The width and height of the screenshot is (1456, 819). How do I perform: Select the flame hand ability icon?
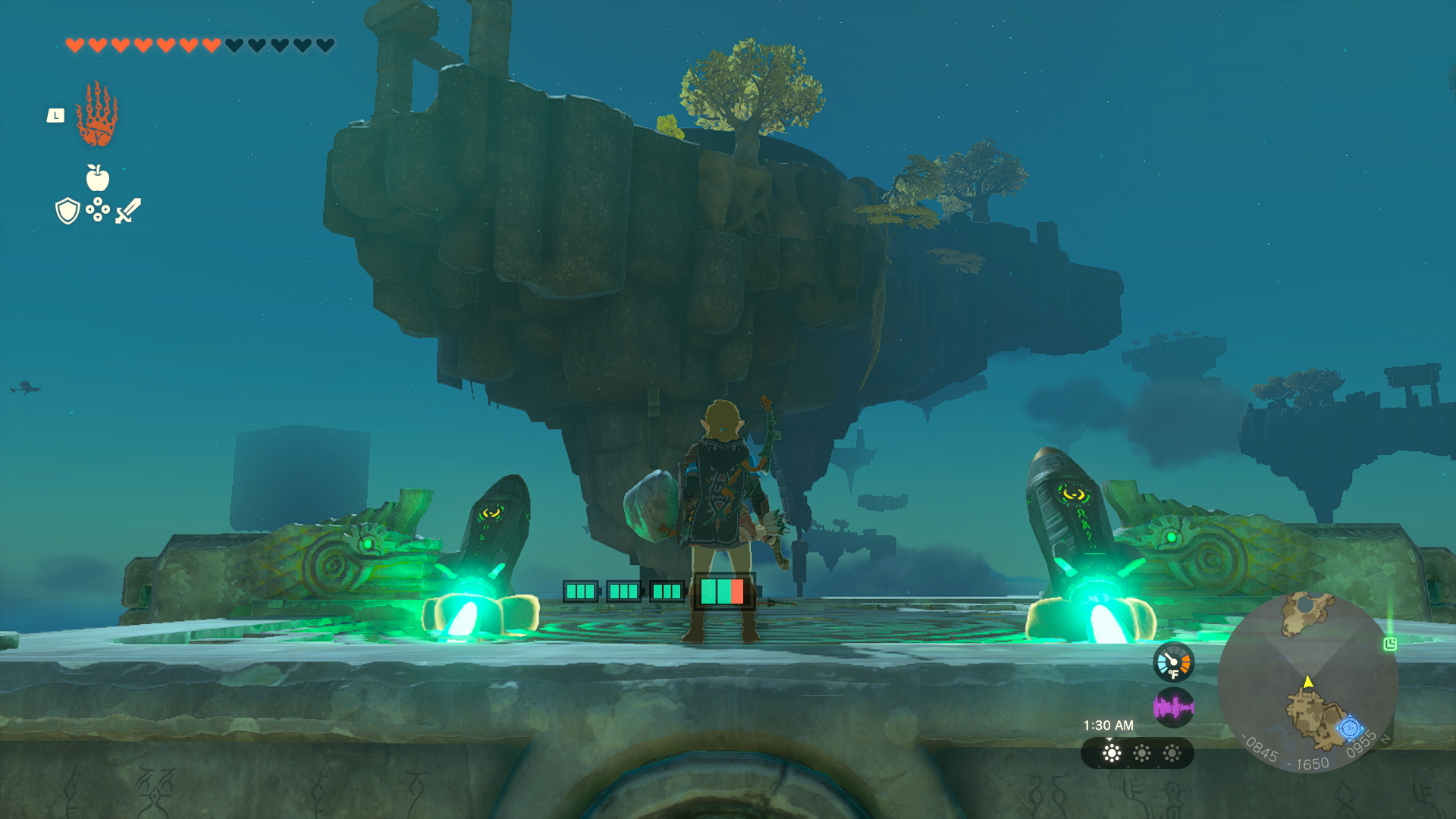(96, 118)
